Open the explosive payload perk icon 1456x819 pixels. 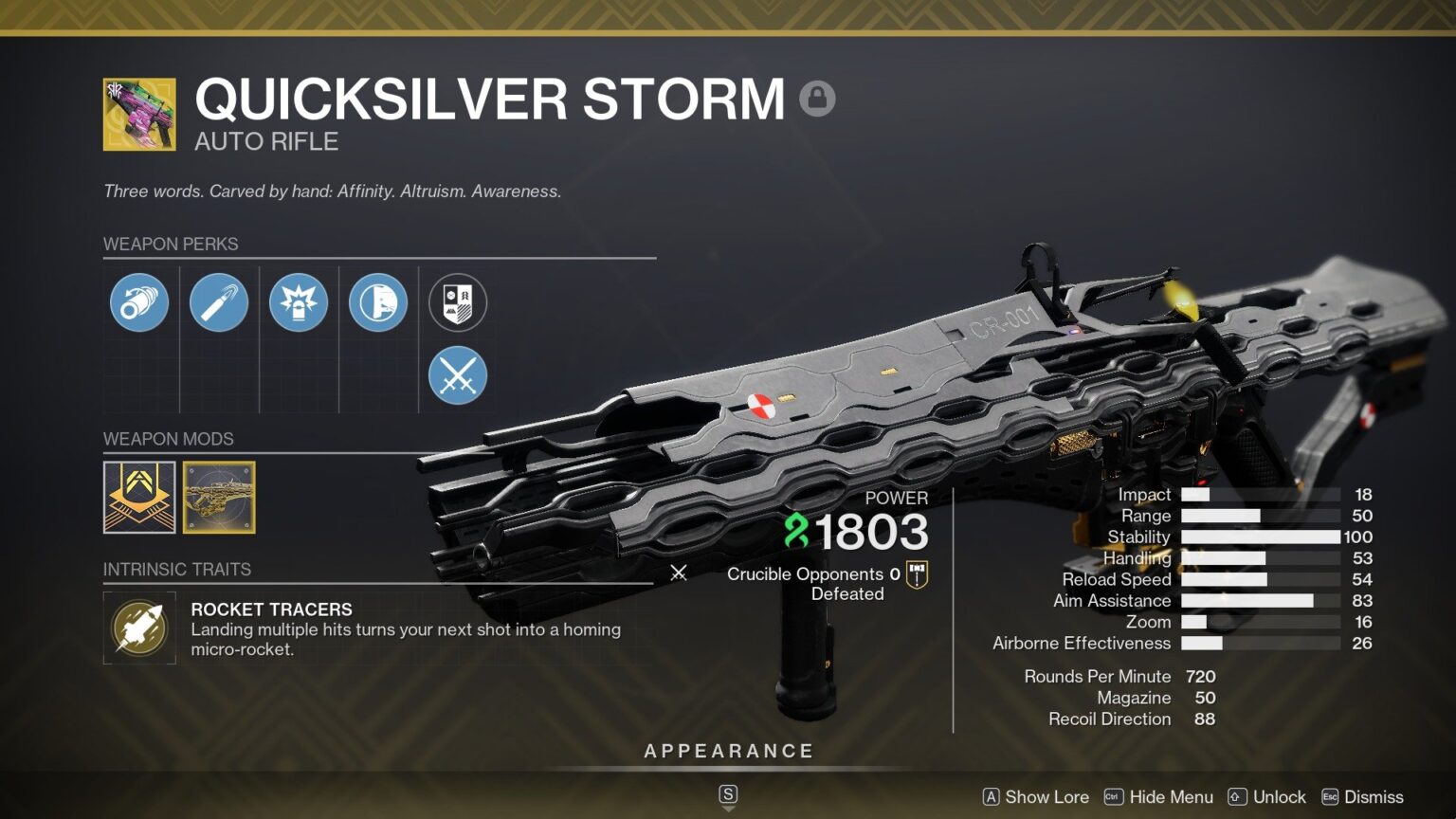coord(300,301)
